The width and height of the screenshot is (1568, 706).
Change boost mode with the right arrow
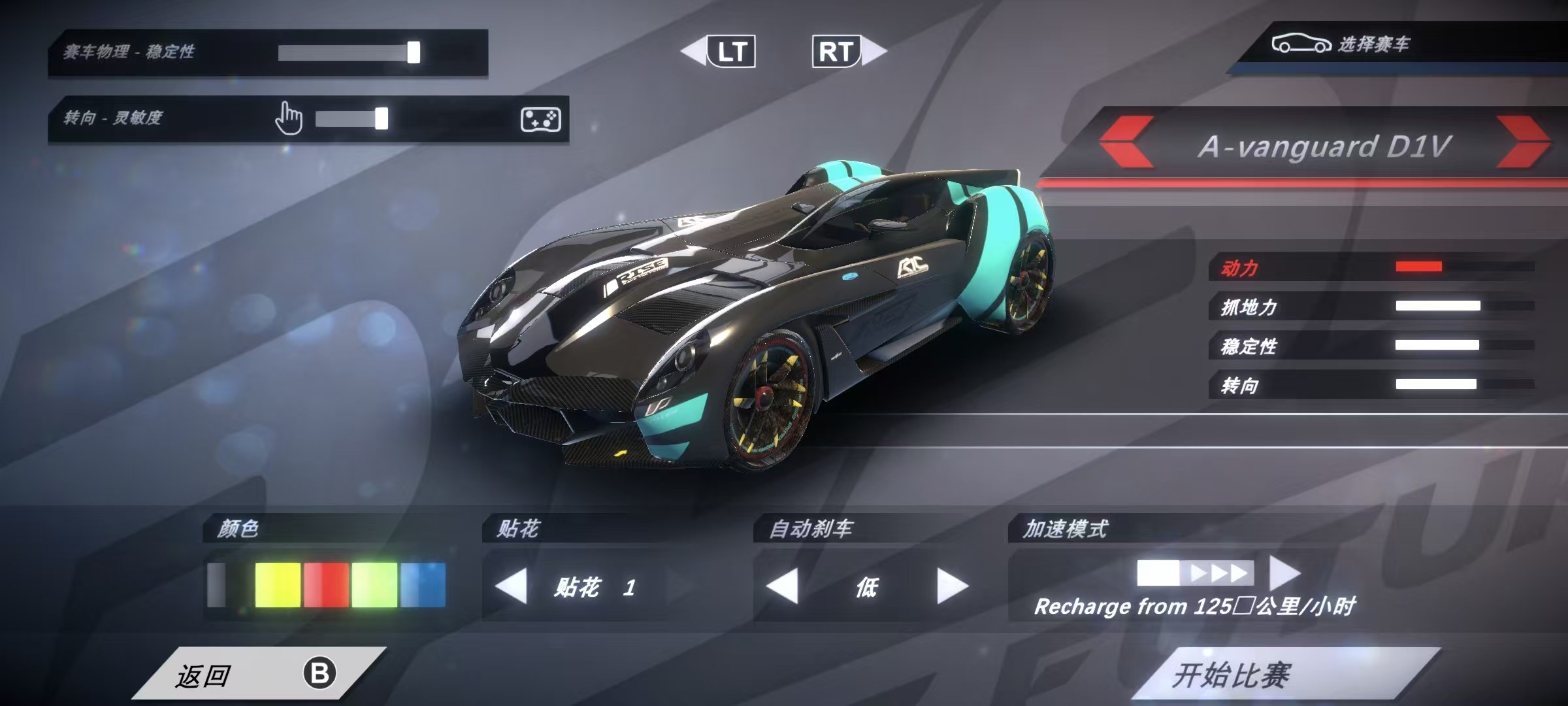(x=1284, y=573)
